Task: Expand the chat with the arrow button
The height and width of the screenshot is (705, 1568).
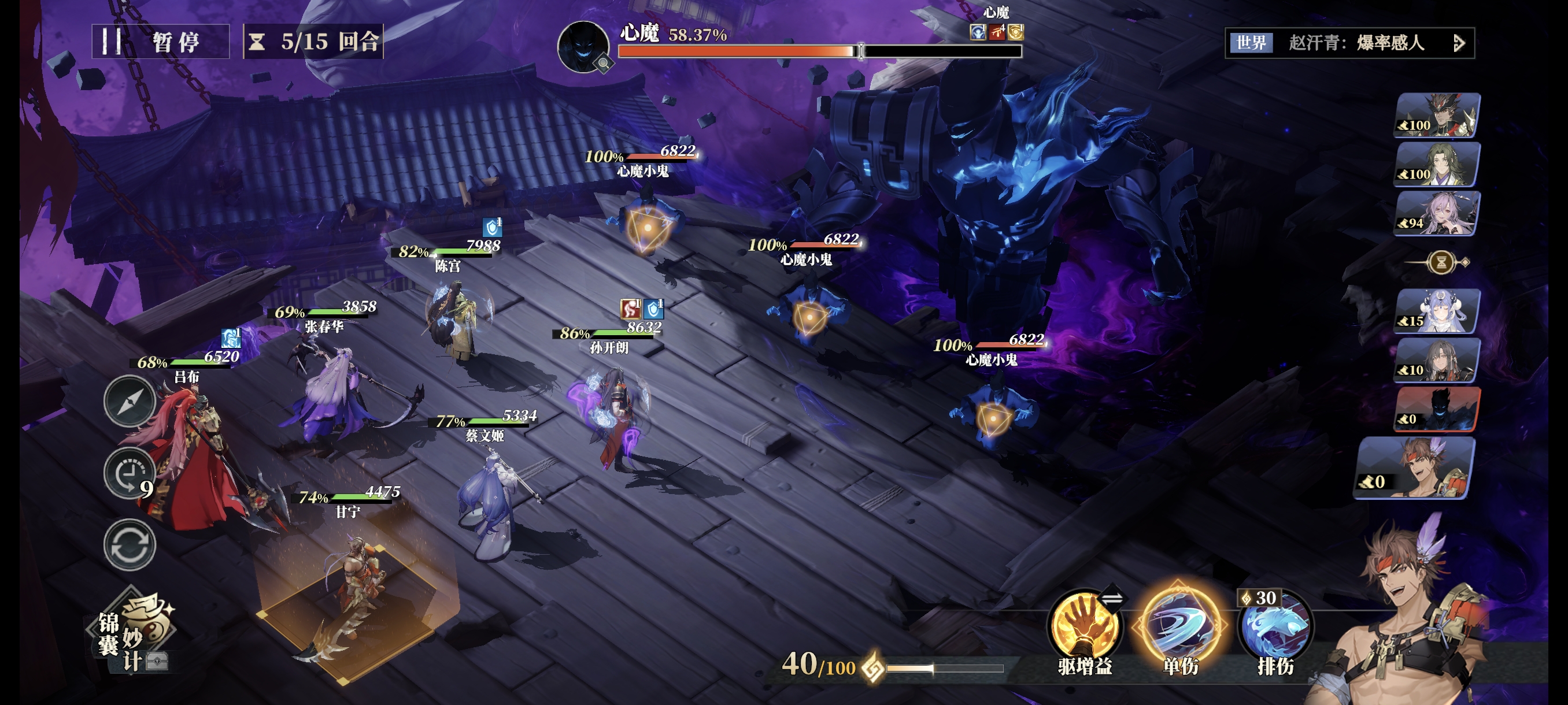Action: (1459, 43)
